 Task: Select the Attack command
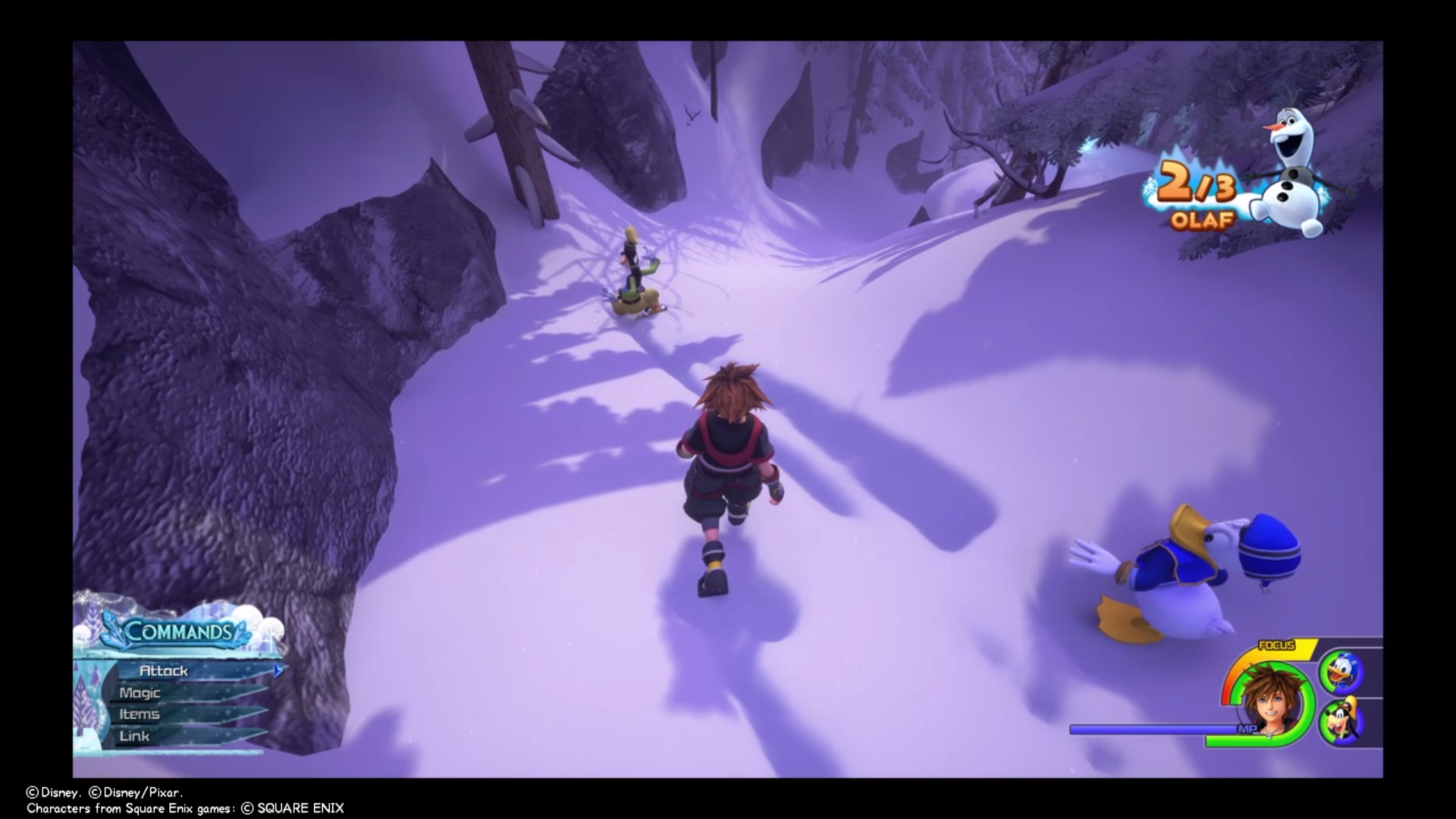(164, 670)
